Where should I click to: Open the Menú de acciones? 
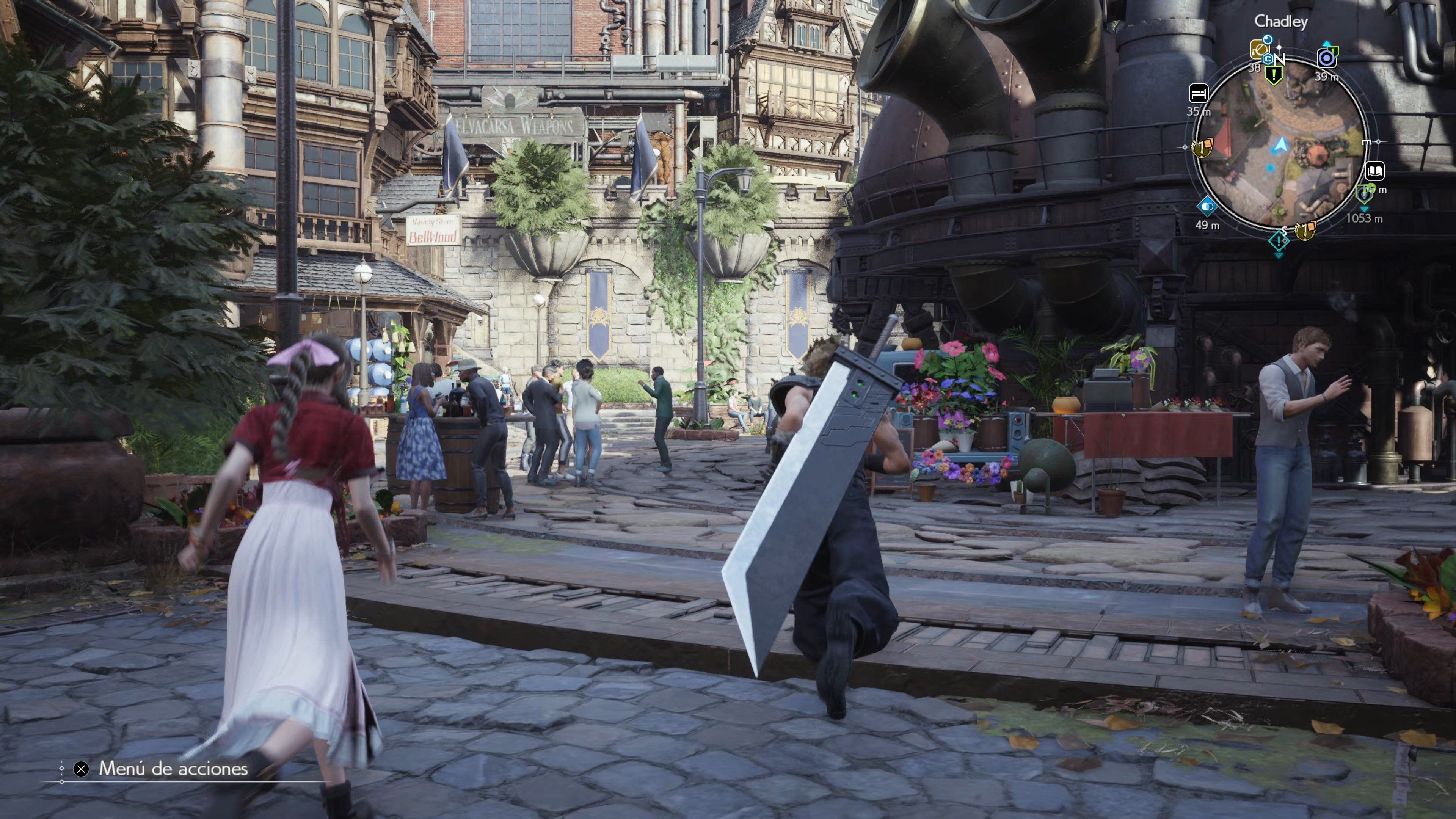(173, 769)
